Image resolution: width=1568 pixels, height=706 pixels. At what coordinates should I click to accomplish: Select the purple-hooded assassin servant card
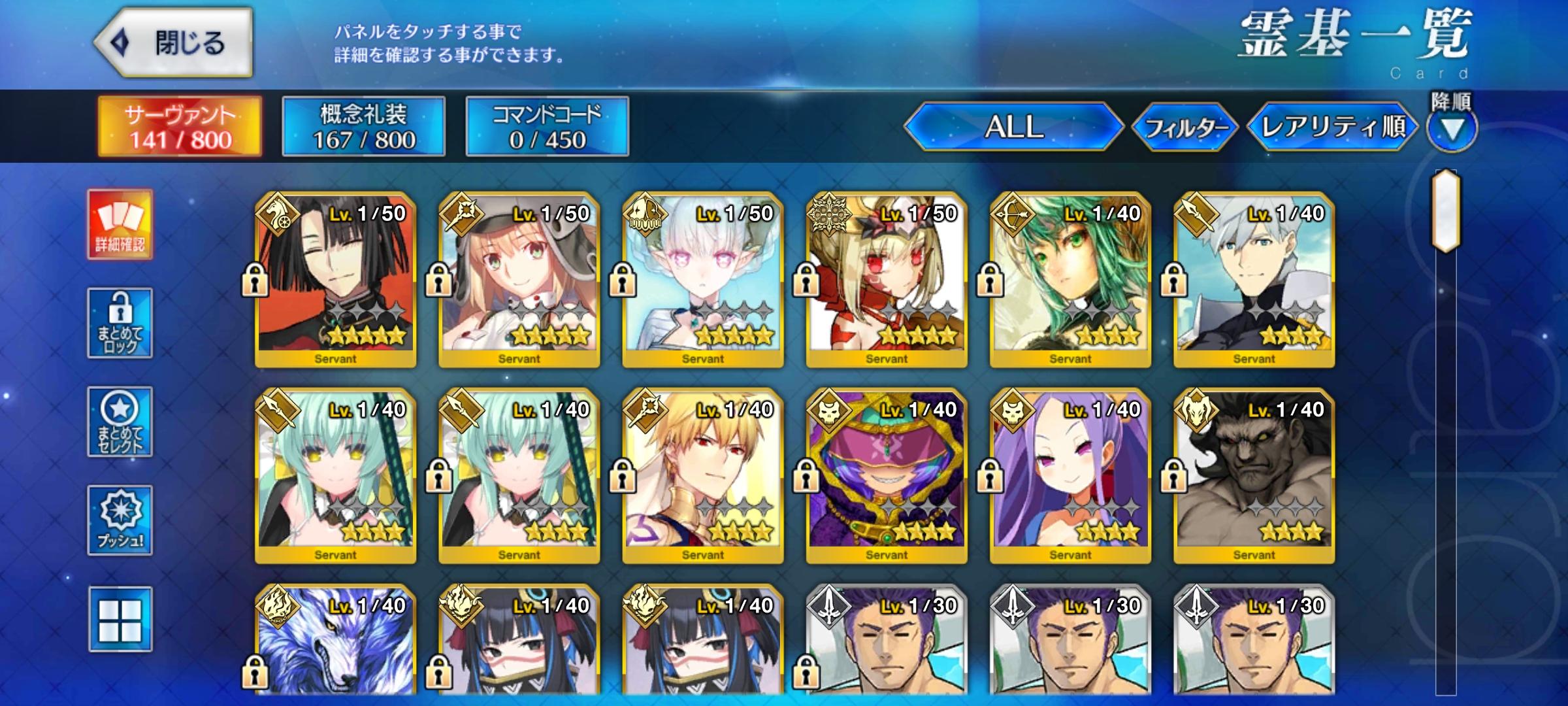point(887,475)
